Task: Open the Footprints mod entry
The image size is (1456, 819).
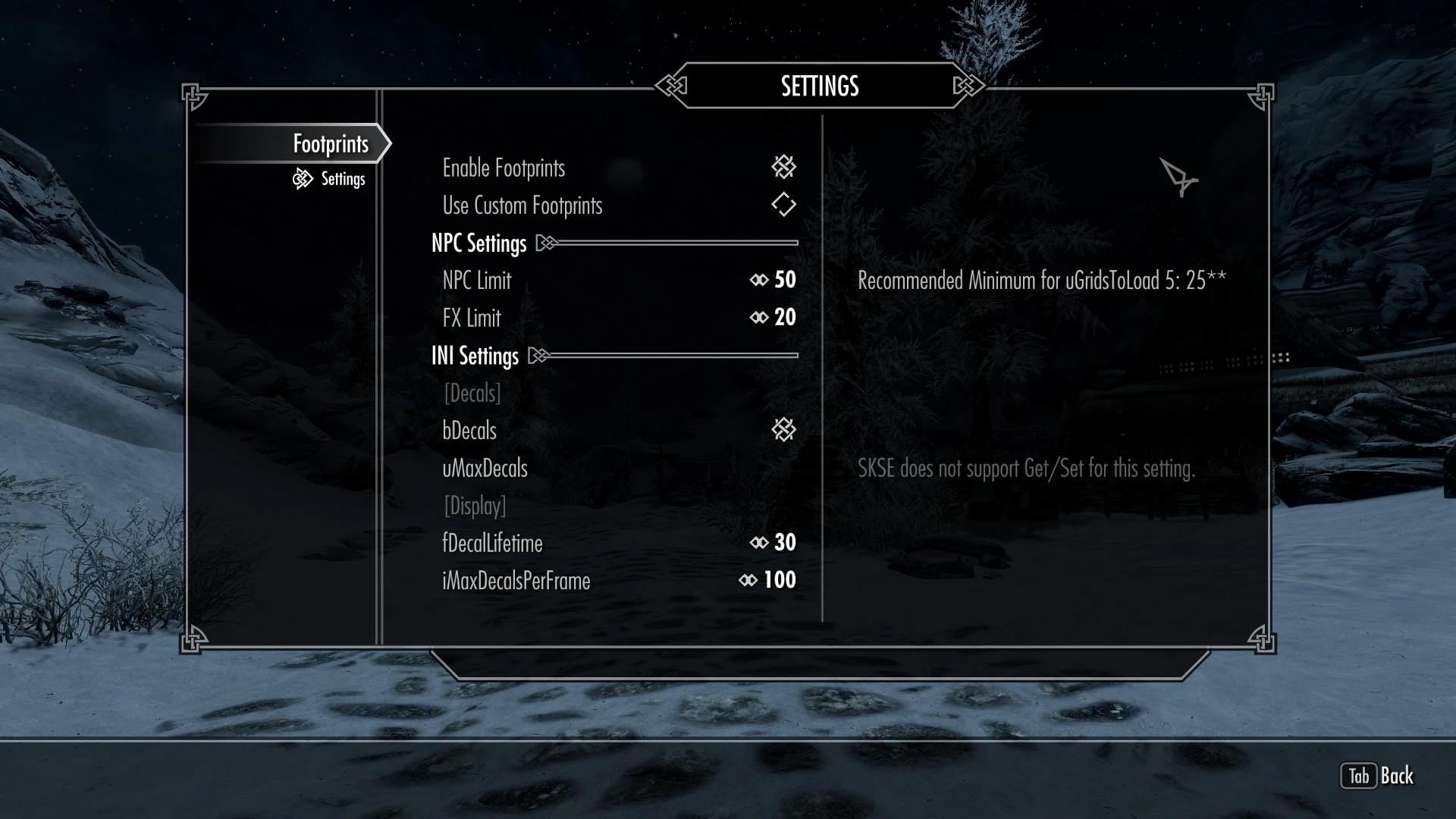Action: point(331,144)
